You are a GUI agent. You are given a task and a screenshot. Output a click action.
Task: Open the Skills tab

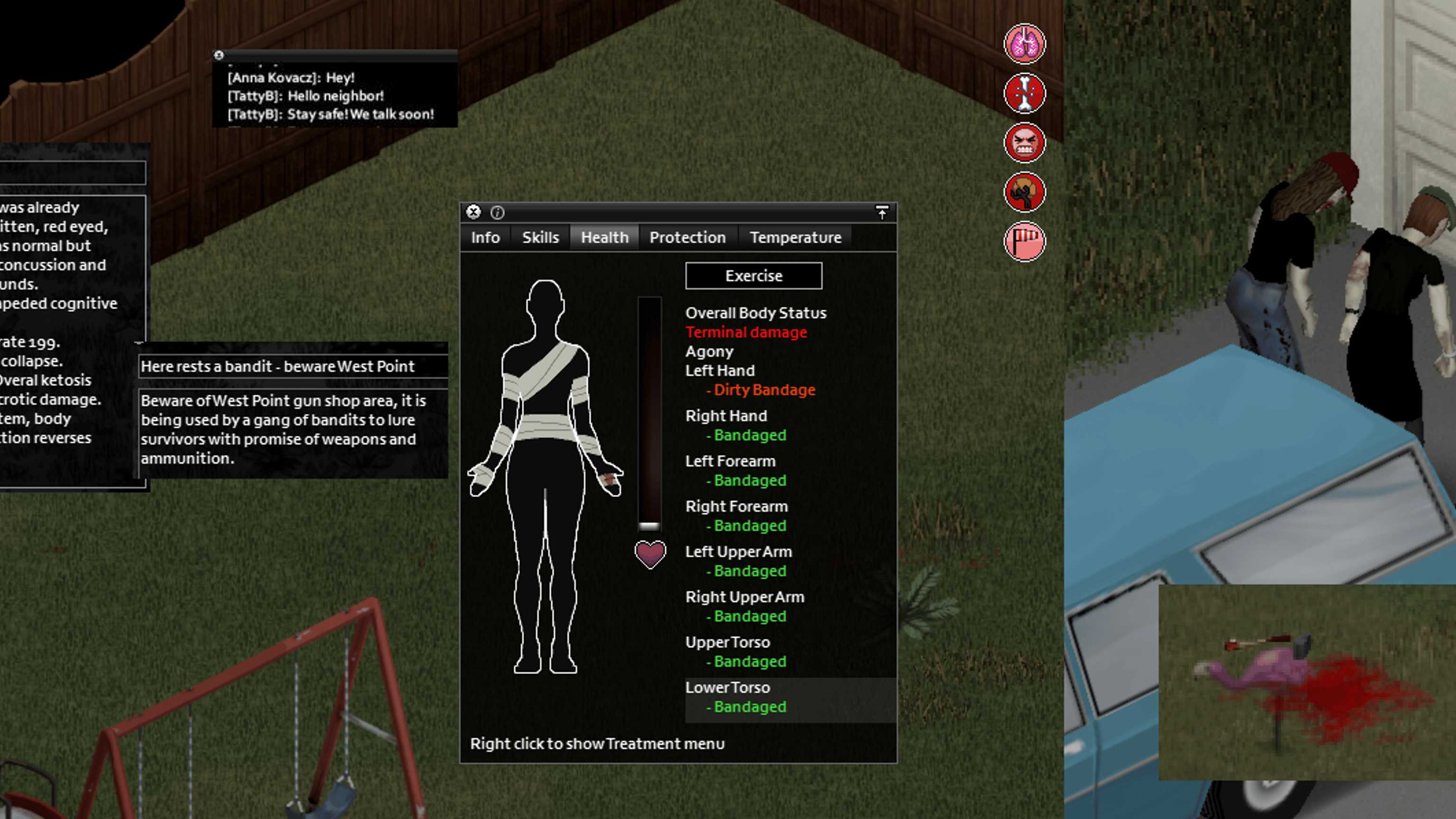point(540,237)
